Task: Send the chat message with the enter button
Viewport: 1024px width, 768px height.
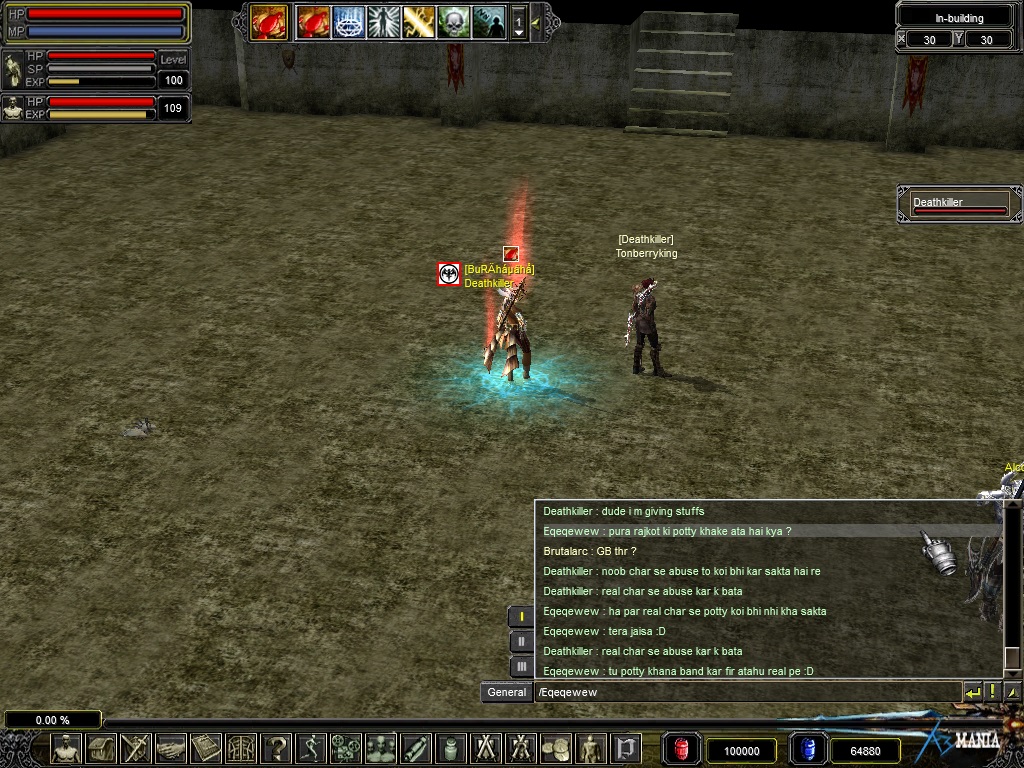Action: [971, 692]
